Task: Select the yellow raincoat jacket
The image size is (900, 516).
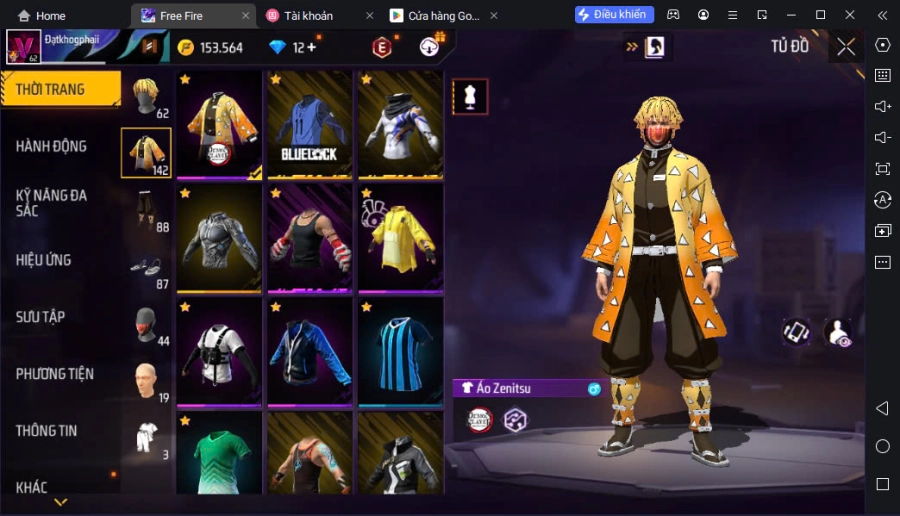Action: coord(400,238)
